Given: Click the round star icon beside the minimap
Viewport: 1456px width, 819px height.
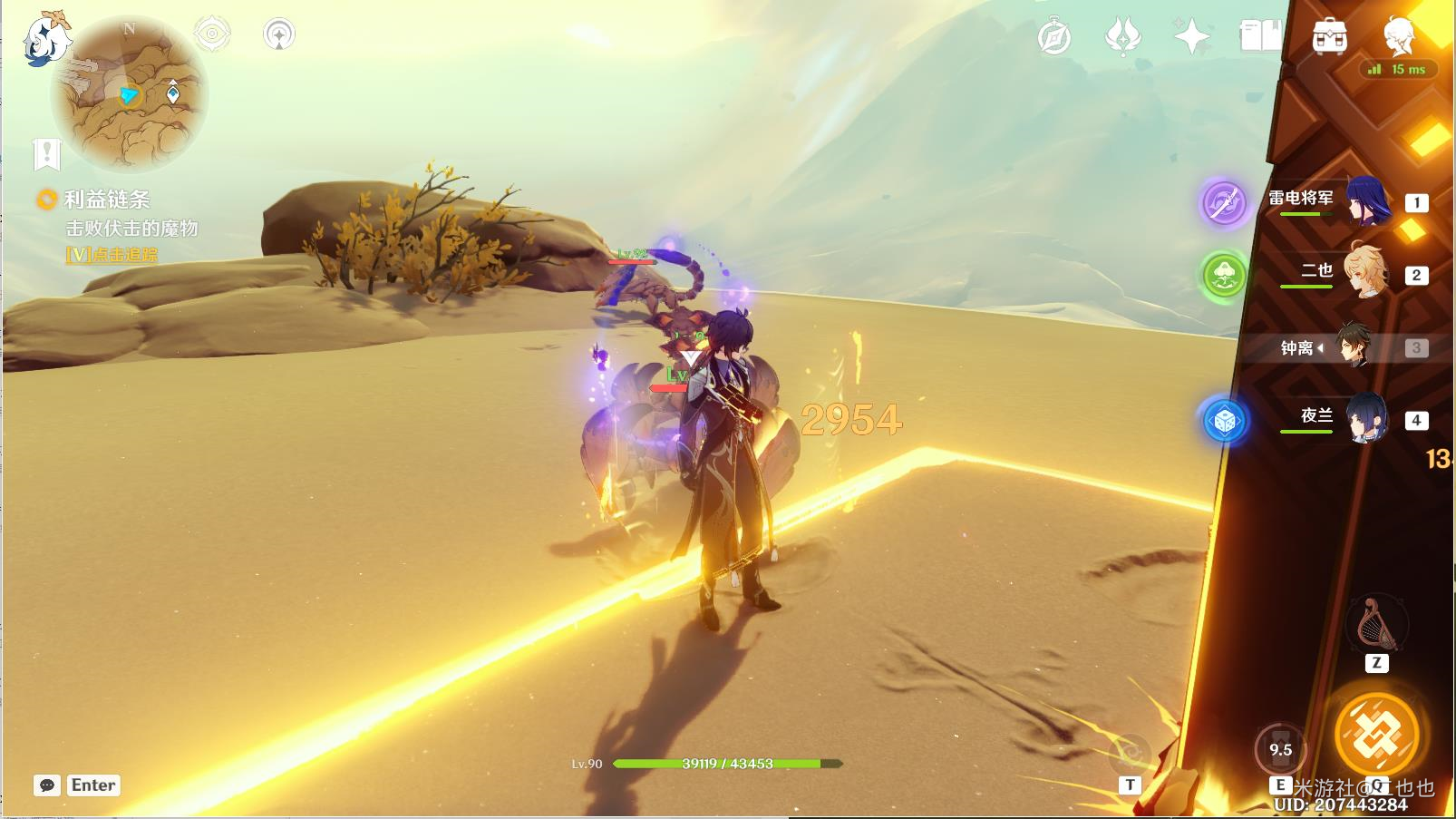Looking at the screenshot, I should click(x=279, y=34).
